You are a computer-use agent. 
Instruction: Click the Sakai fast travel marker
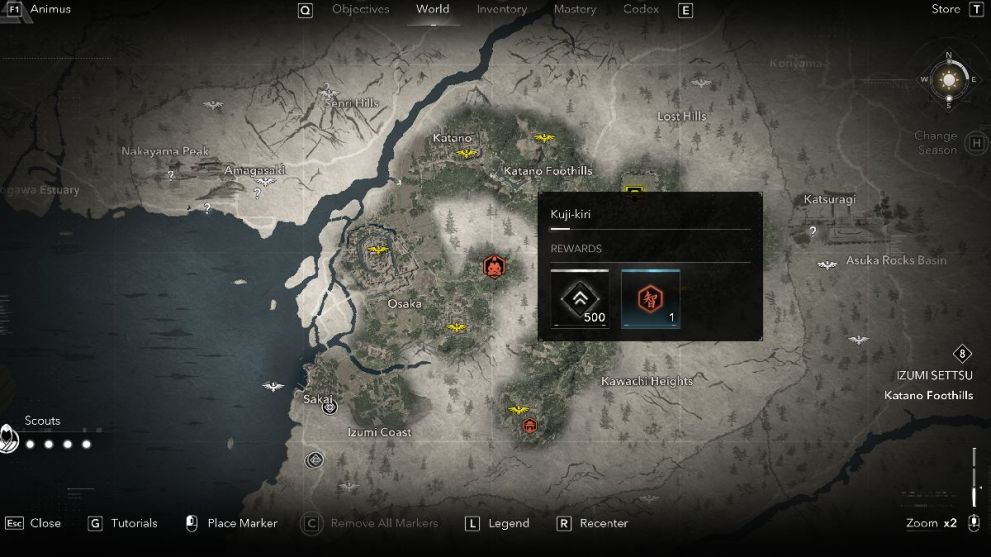tap(329, 407)
